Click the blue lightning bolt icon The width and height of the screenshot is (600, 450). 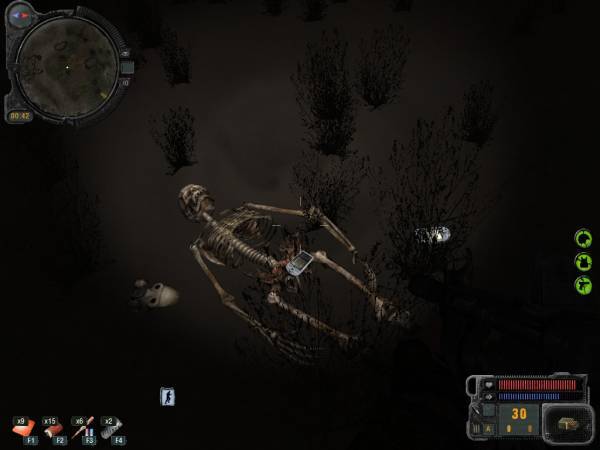point(167,397)
